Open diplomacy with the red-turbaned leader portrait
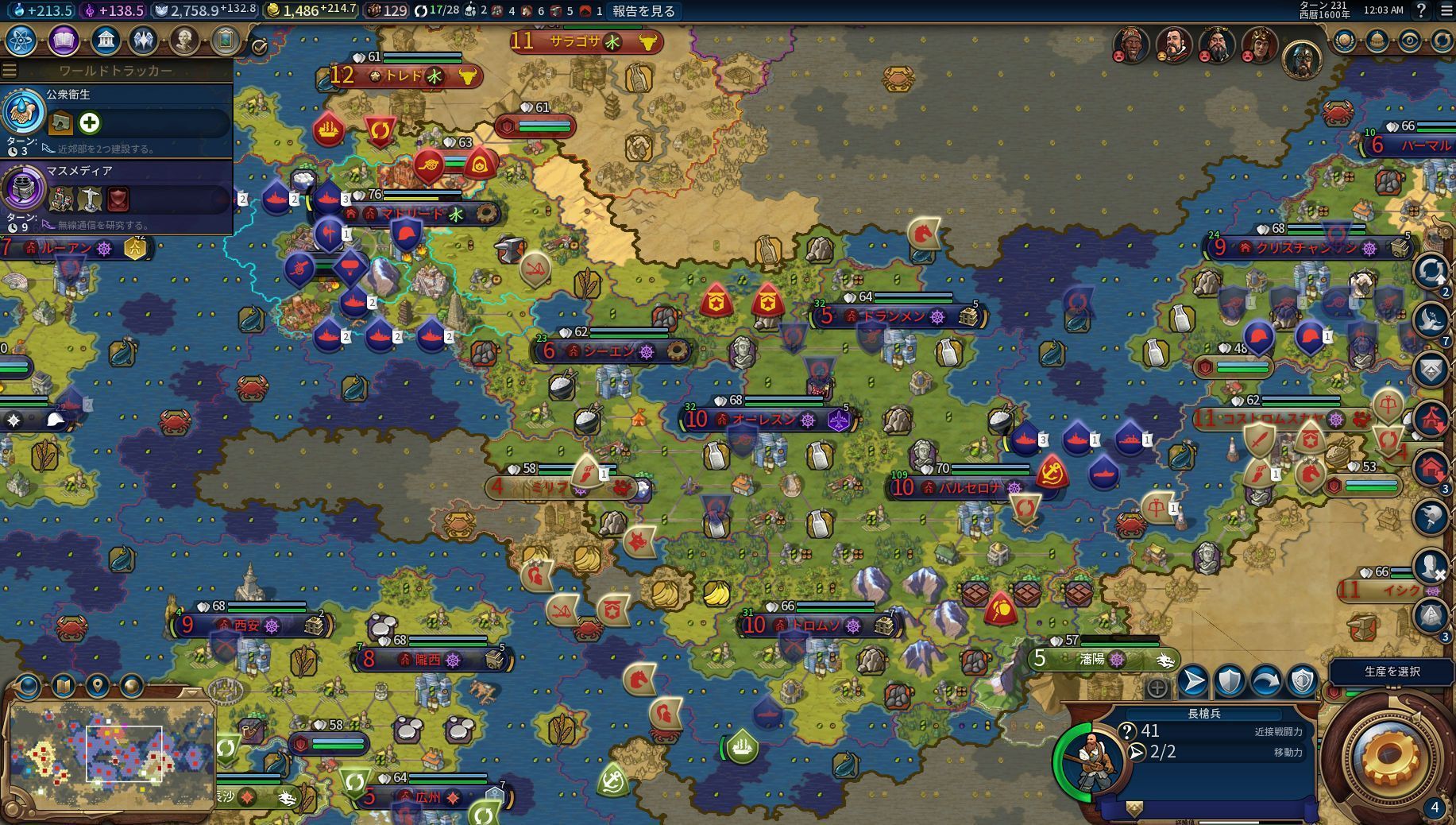Screen dimensions: 1456x825 coord(1130,45)
